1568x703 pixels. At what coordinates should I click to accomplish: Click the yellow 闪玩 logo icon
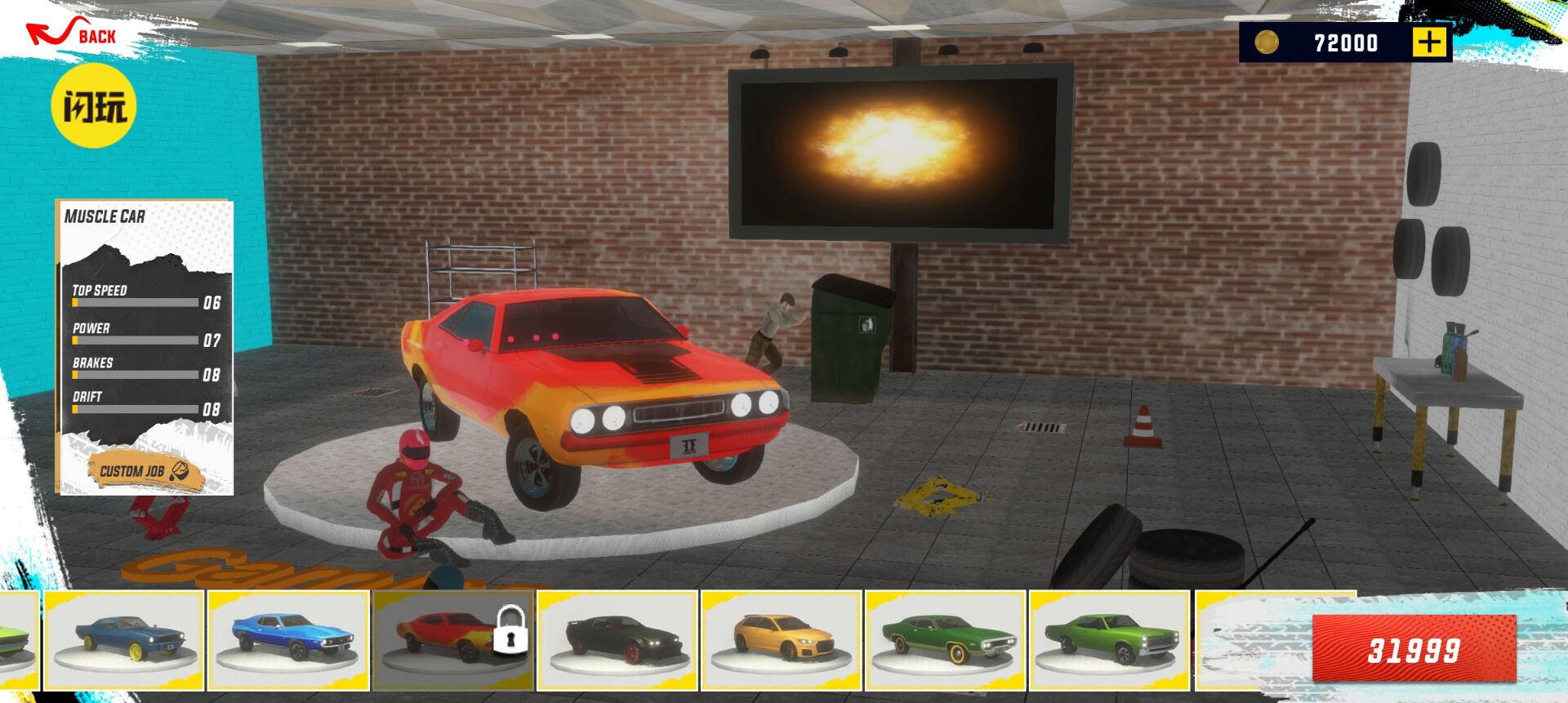pos(92,105)
